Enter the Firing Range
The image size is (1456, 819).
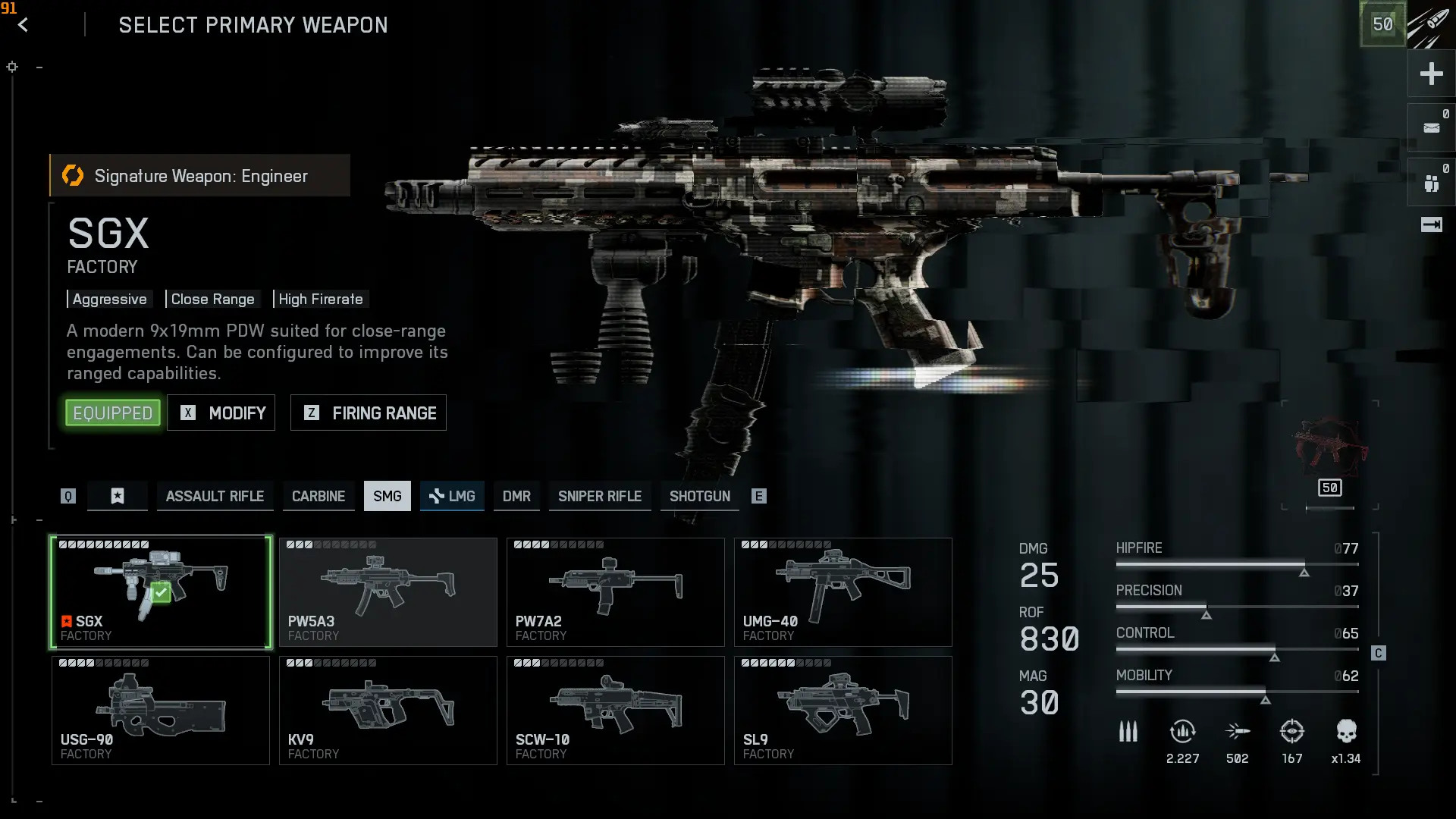coord(369,413)
